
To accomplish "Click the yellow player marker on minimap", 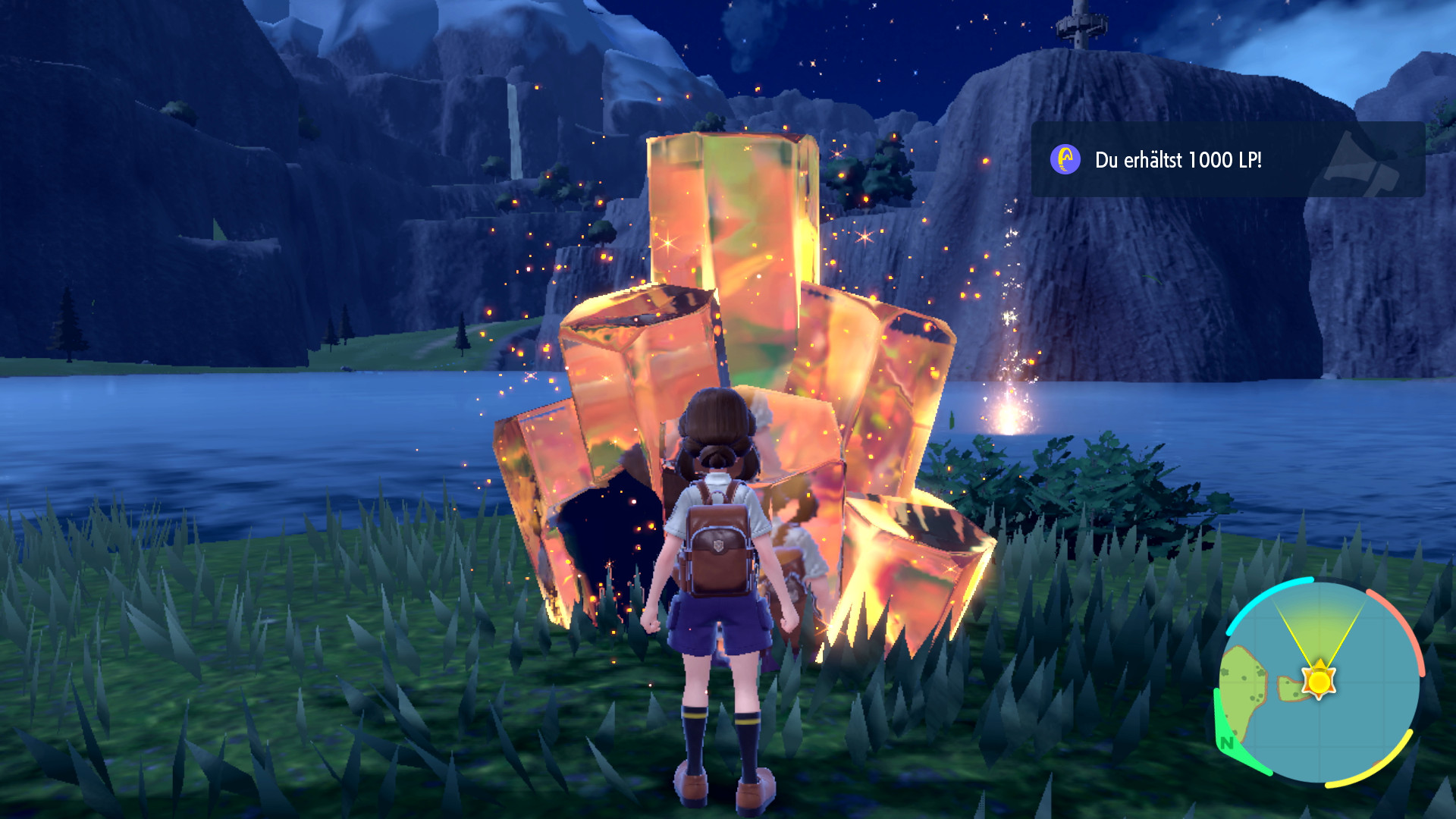I will pyautogui.click(x=1319, y=679).
